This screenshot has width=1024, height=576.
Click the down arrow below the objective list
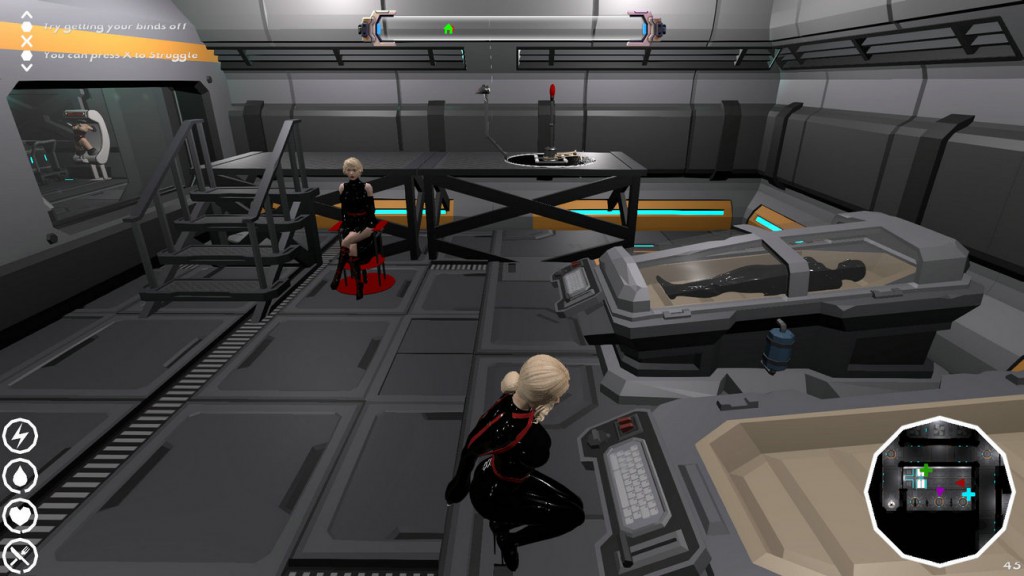click(27, 67)
